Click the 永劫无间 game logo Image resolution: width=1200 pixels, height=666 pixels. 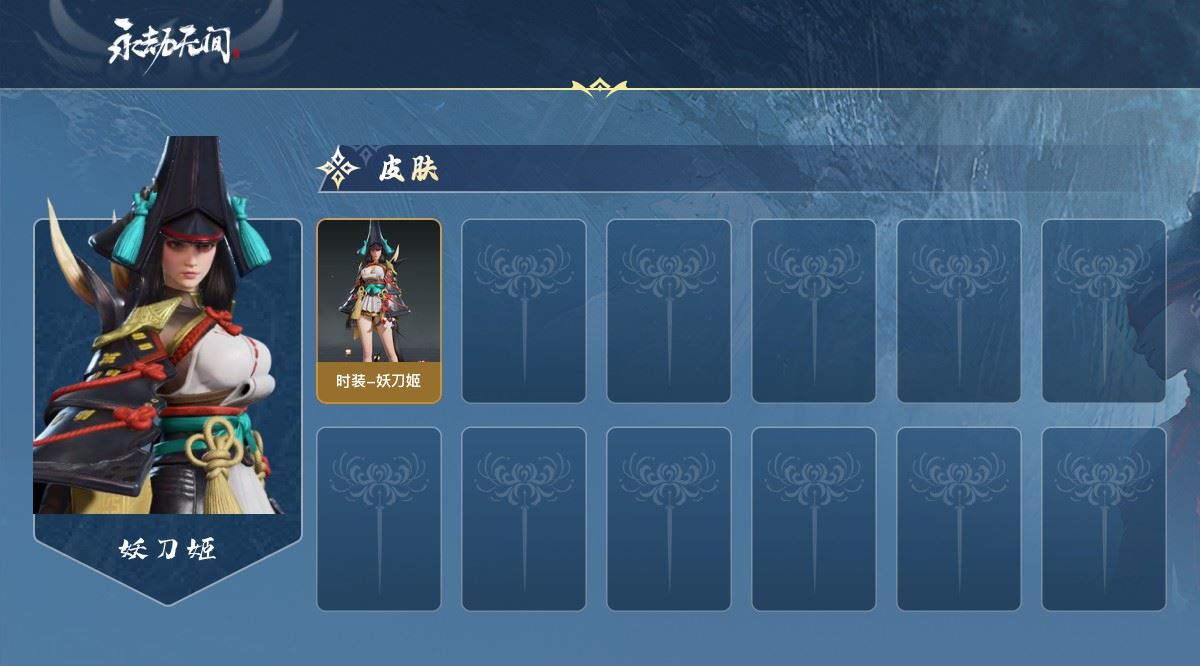point(170,45)
